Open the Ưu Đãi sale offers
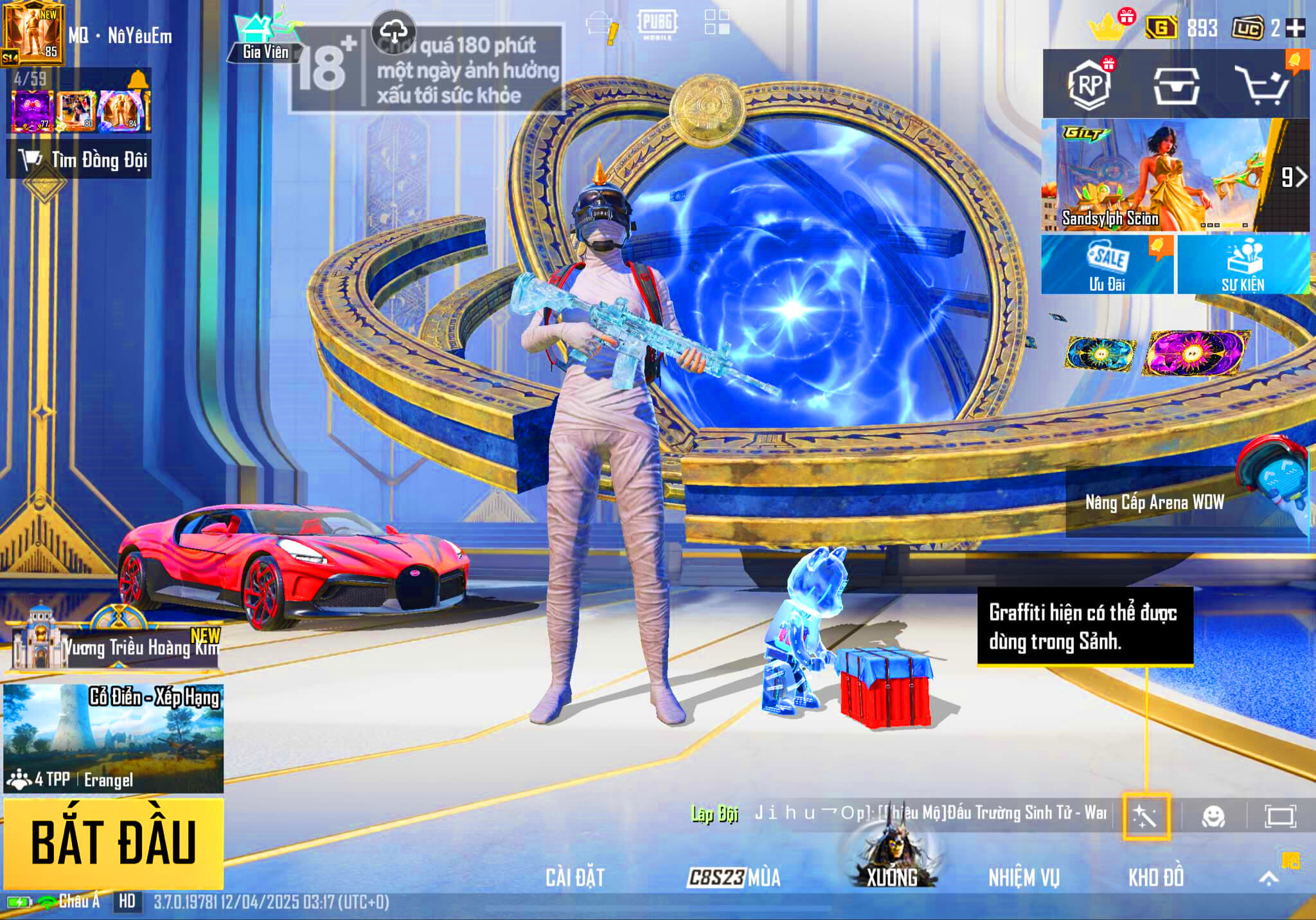The height and width of the screenshot is (920, 1316). pos(1107,264)
